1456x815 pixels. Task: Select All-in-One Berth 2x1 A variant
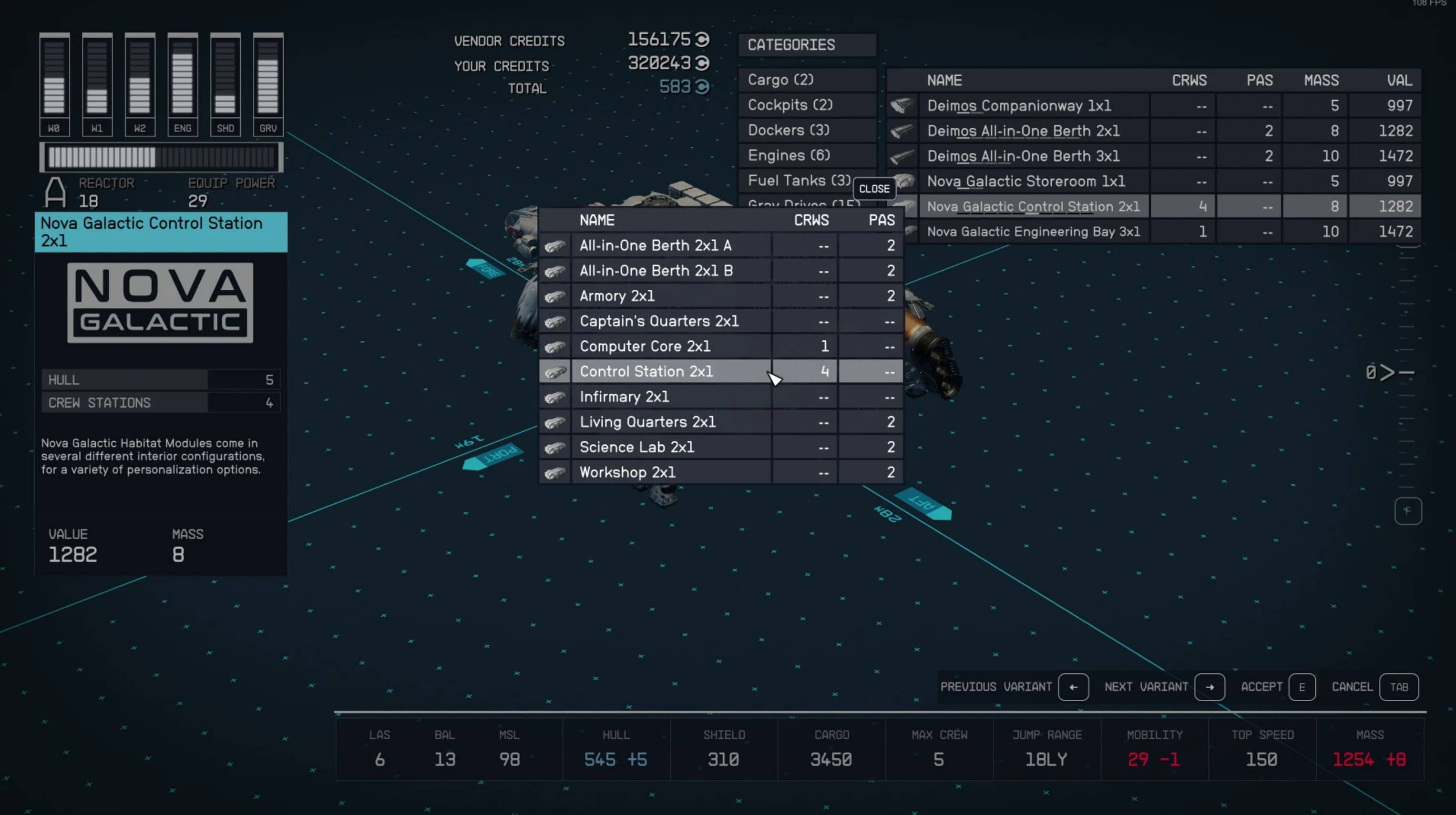pyautogui.click(x=655, y=246)
